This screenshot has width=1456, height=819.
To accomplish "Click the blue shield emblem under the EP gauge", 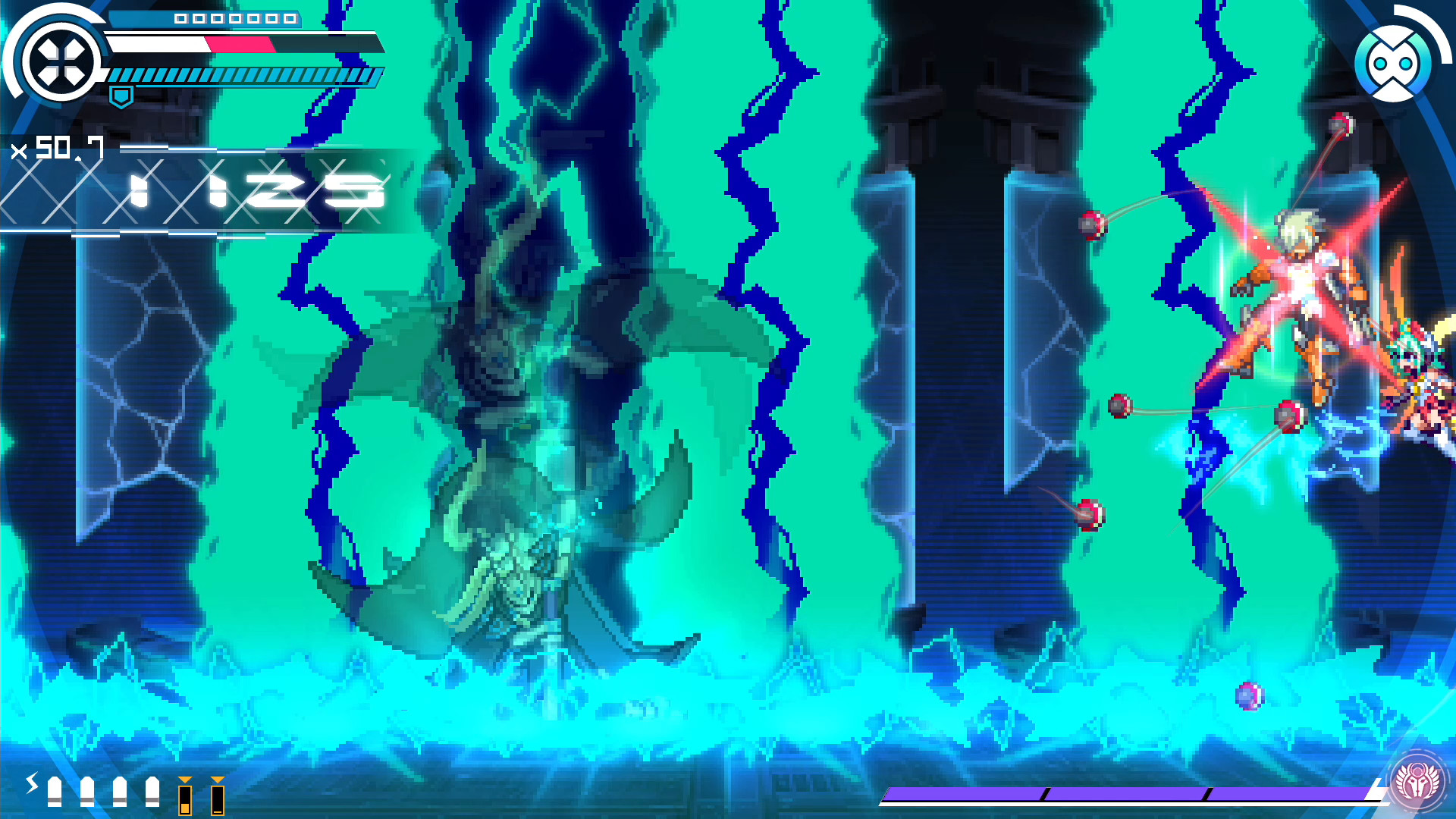I will click(121, 97).
